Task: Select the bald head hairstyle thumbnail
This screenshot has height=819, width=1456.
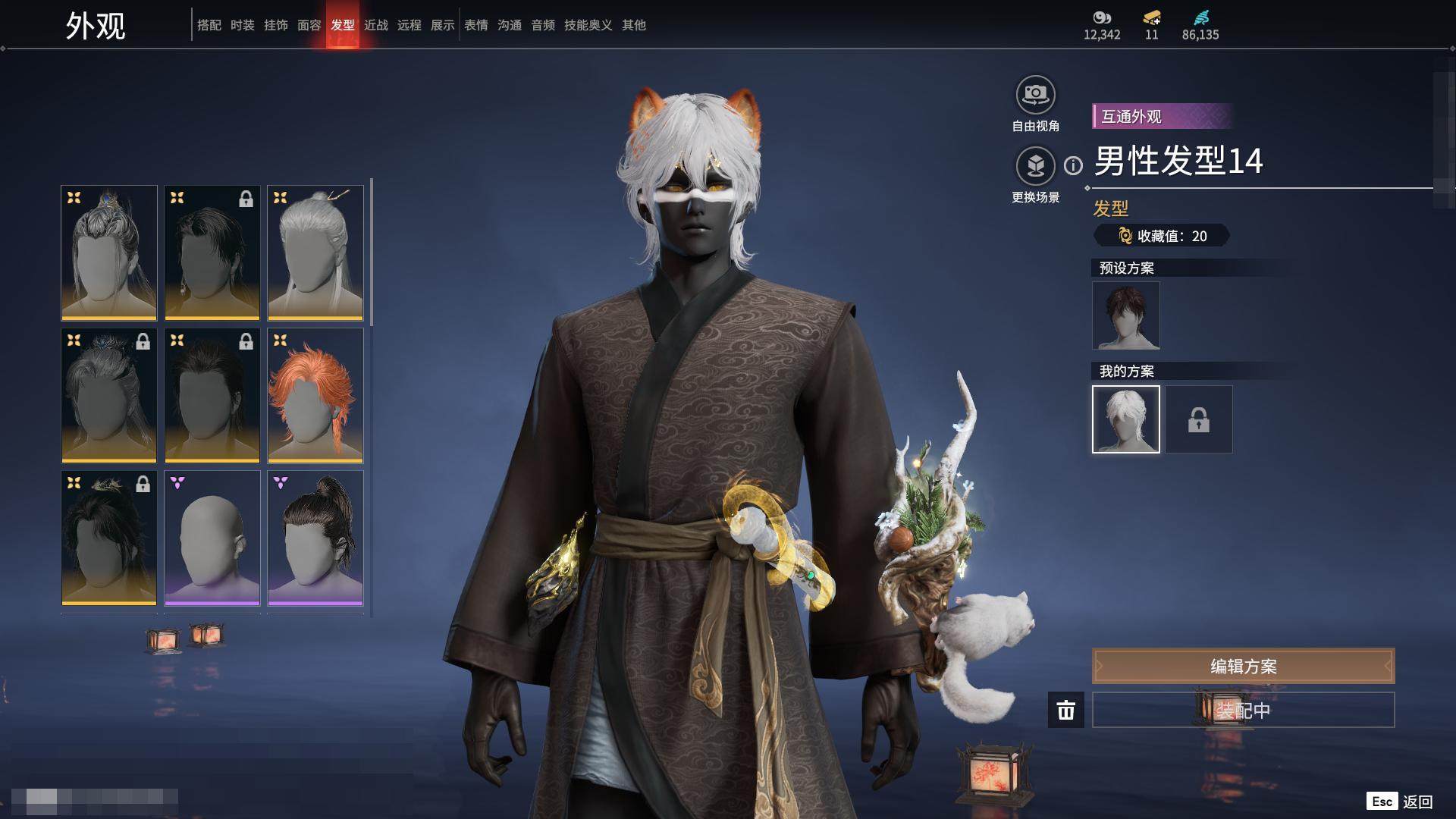Action: (212, 538)
